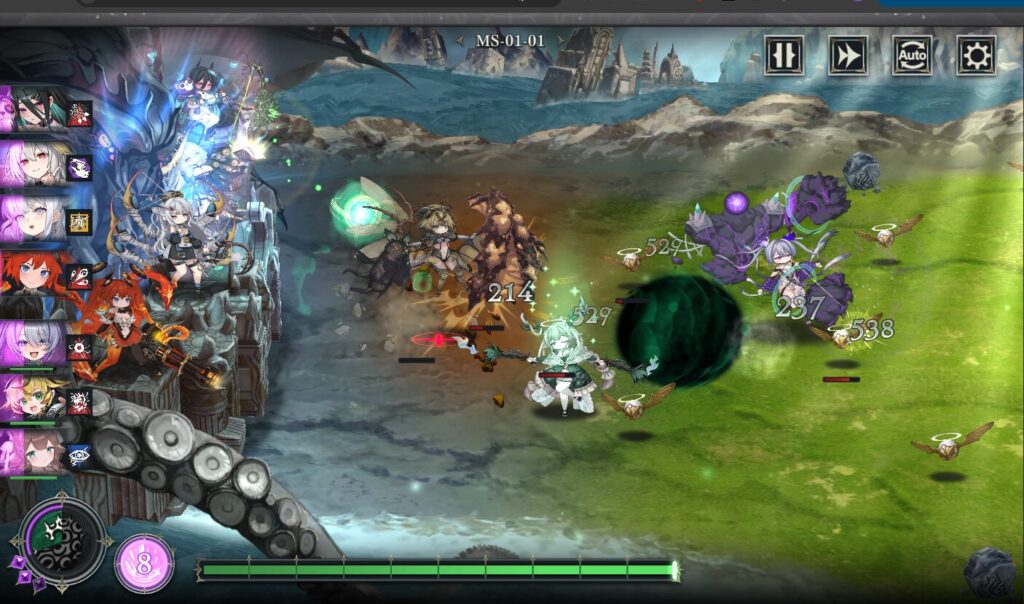Click the pink orb showing 8
The width and height of the screenshot is (1024, 604).
coord(144,564)
